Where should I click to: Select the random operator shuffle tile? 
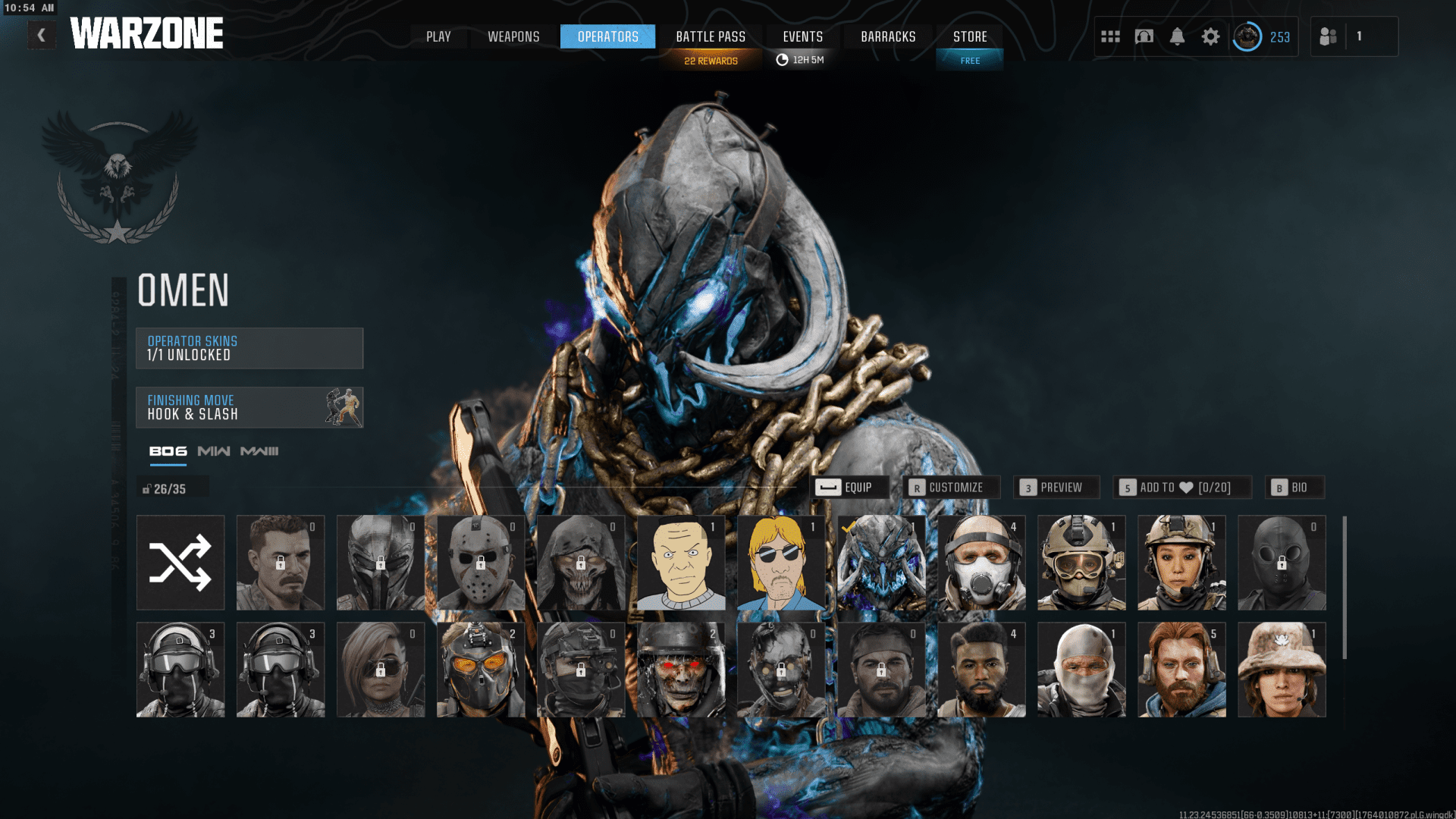point(180,562)
